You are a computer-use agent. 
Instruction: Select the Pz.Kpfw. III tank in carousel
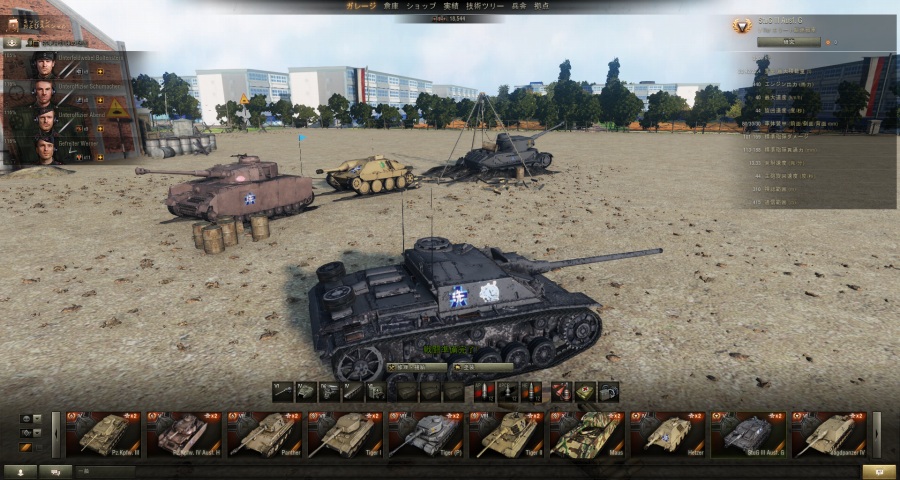[x=104, y=434]
